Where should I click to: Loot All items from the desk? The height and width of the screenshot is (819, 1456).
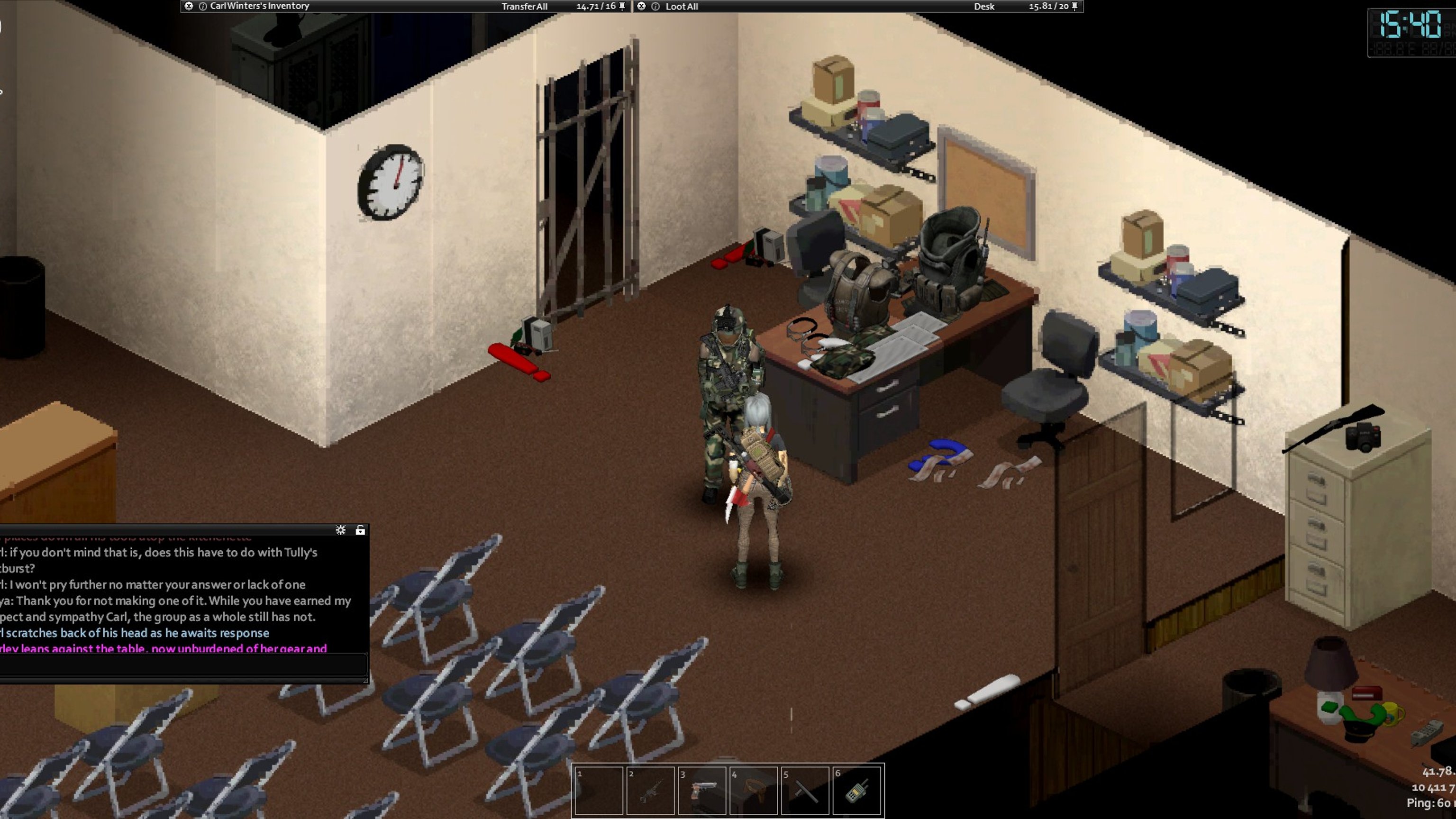[681, 6]
